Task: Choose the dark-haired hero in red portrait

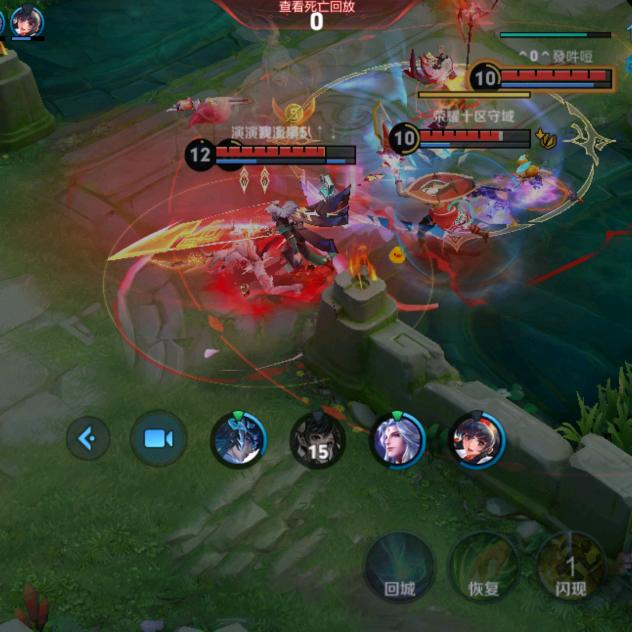Action: coord(477,439)
